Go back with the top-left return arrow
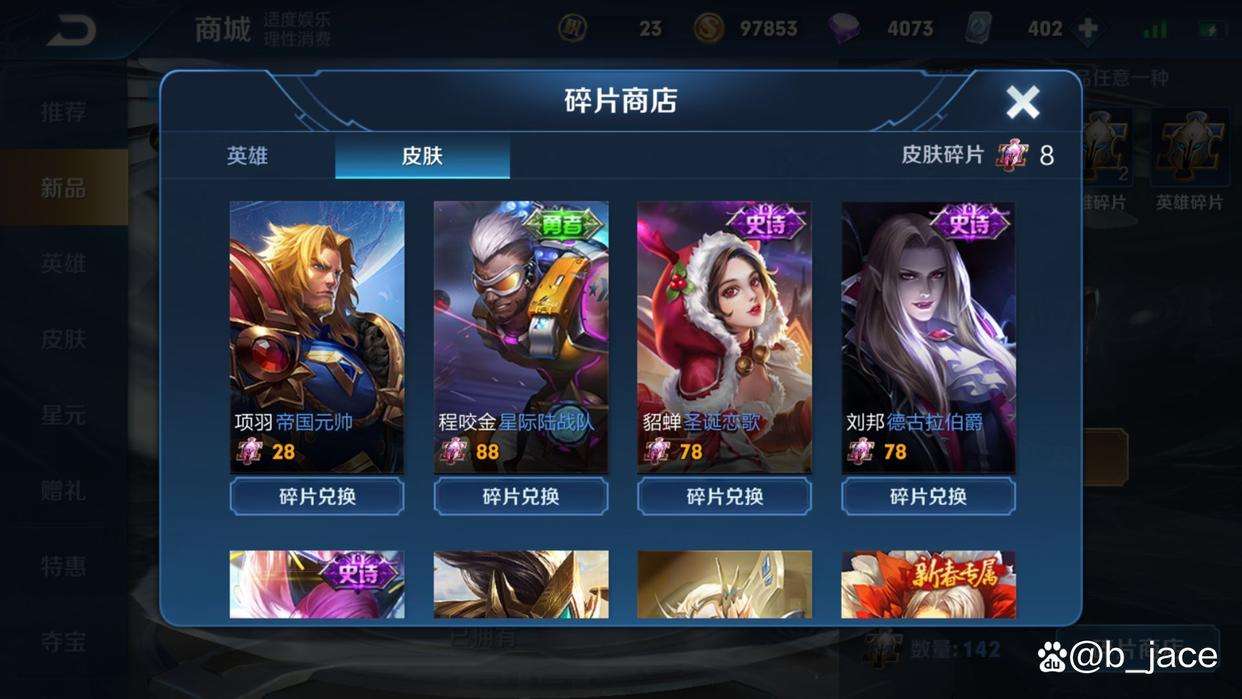Viewport: 1242px width, 699px height. (70, 30)
